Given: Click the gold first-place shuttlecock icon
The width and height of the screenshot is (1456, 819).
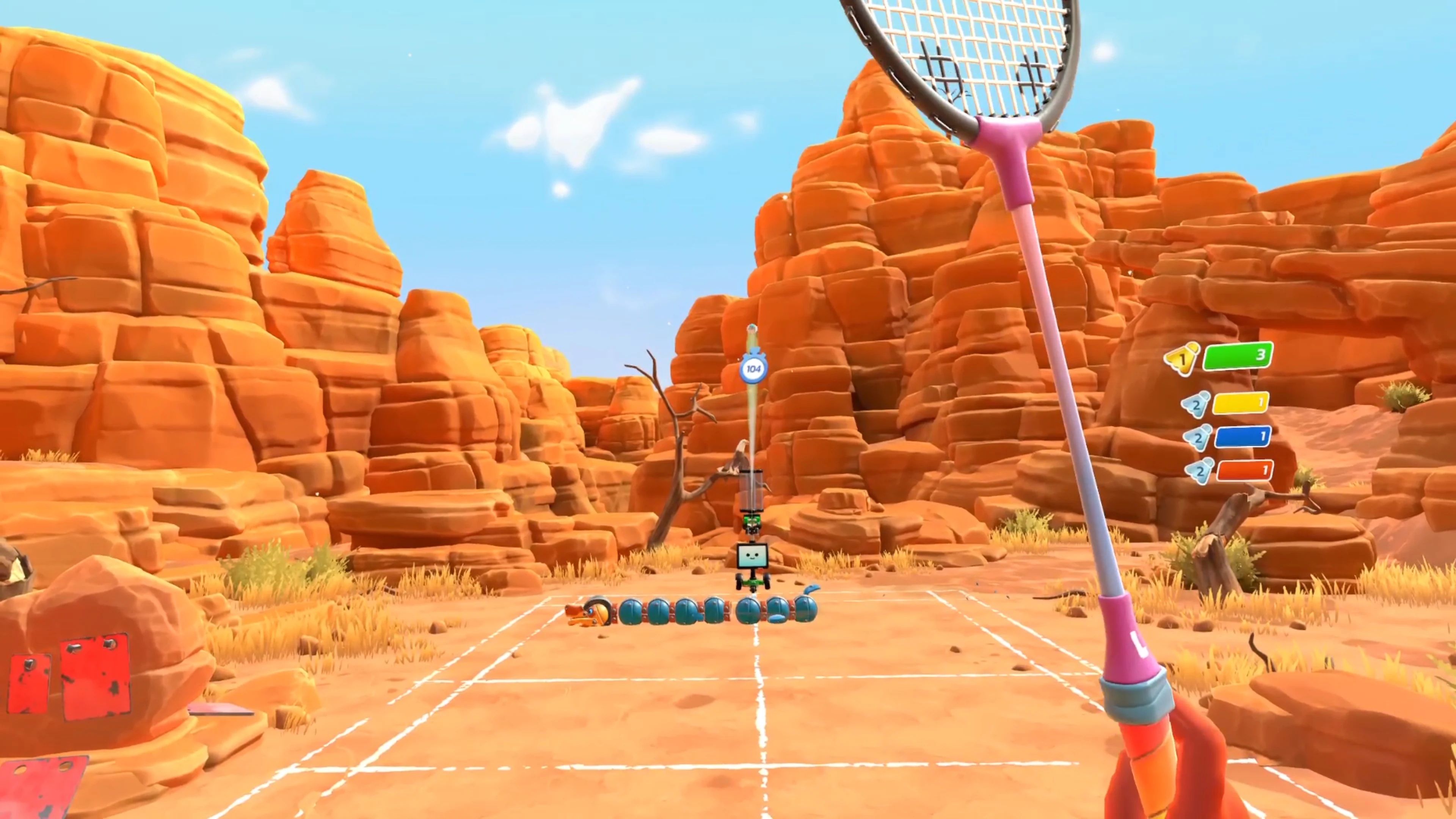Looking at the screenshot, I should point(1183,357).
